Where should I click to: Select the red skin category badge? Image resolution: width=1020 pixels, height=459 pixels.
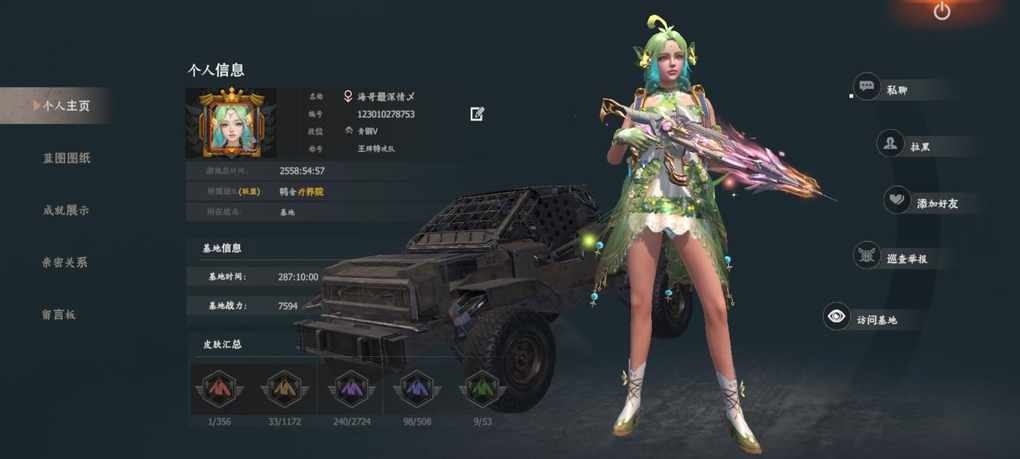pos(217,388)
